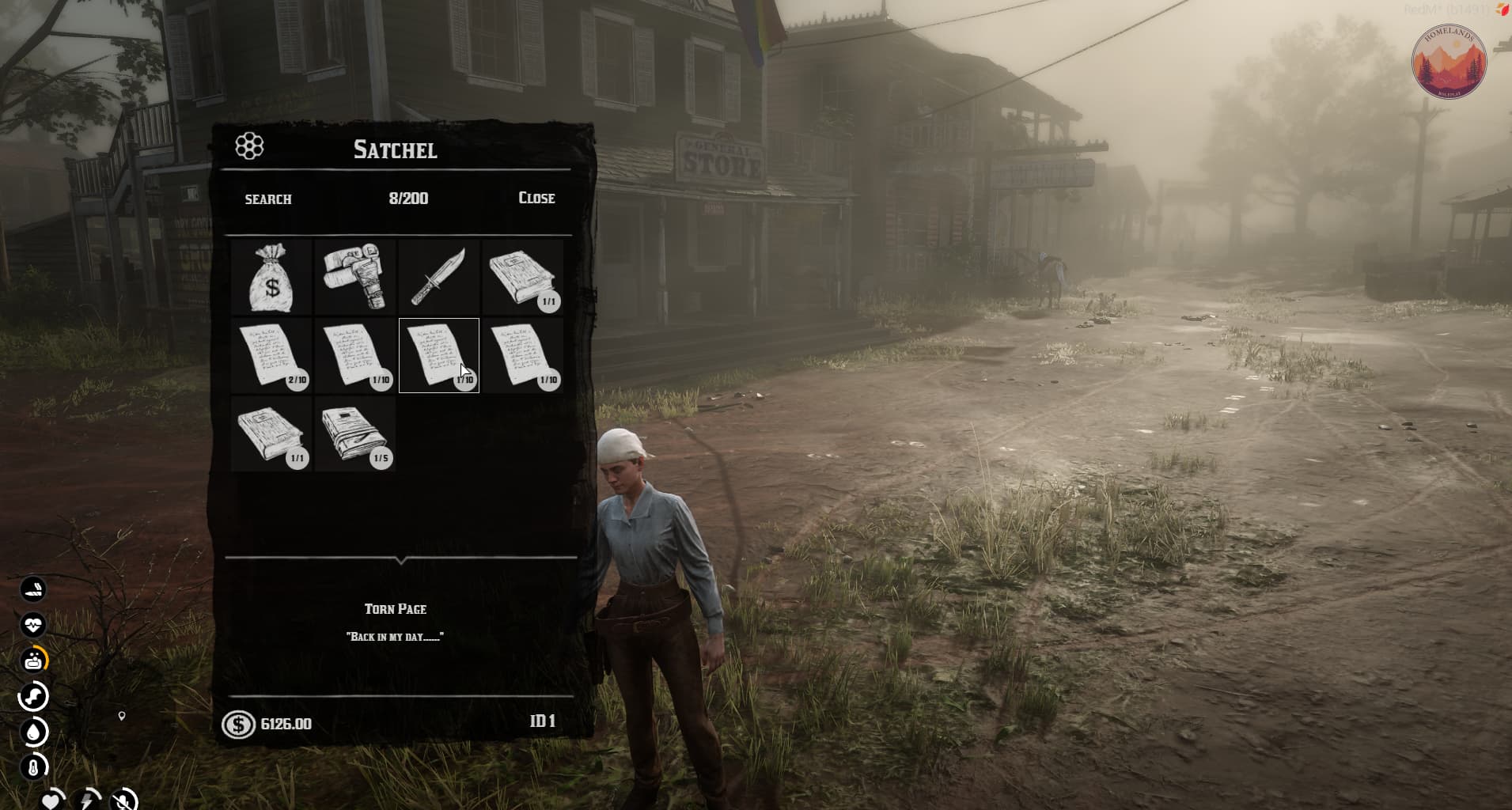1512x810 pixels.
Task: Choose the hunting knife slot
Action: 438,277
